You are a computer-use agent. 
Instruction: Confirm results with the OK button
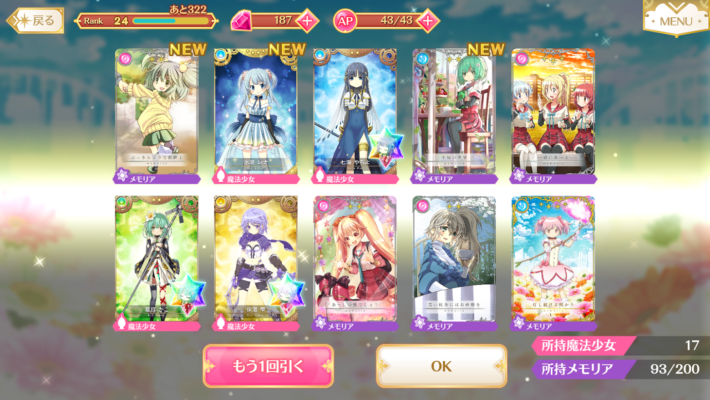441,366
